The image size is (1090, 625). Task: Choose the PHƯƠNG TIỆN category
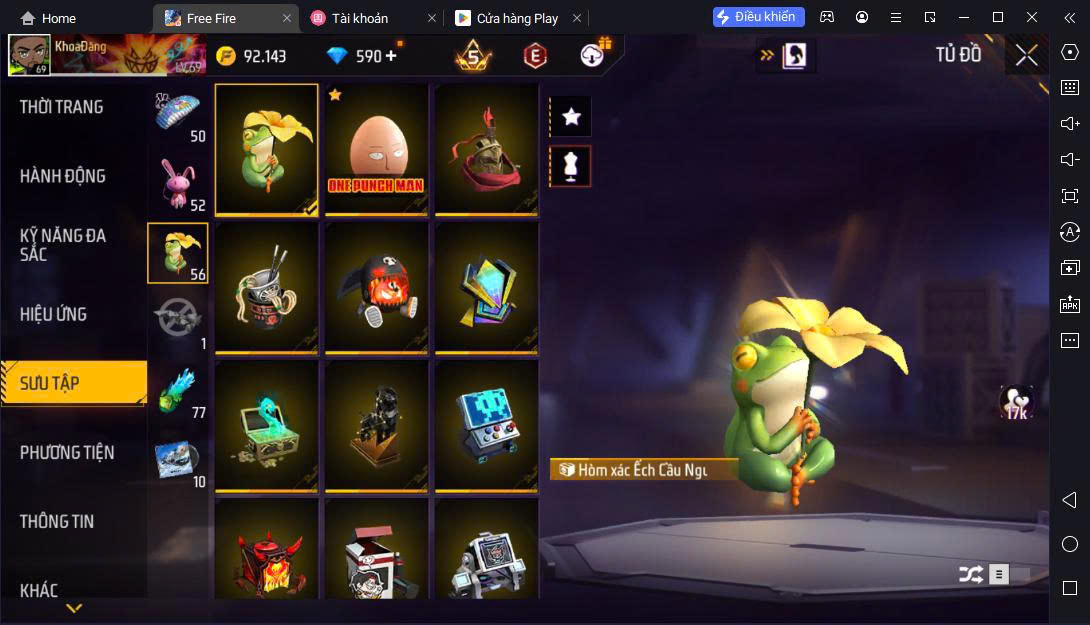(x=67, y=452)
